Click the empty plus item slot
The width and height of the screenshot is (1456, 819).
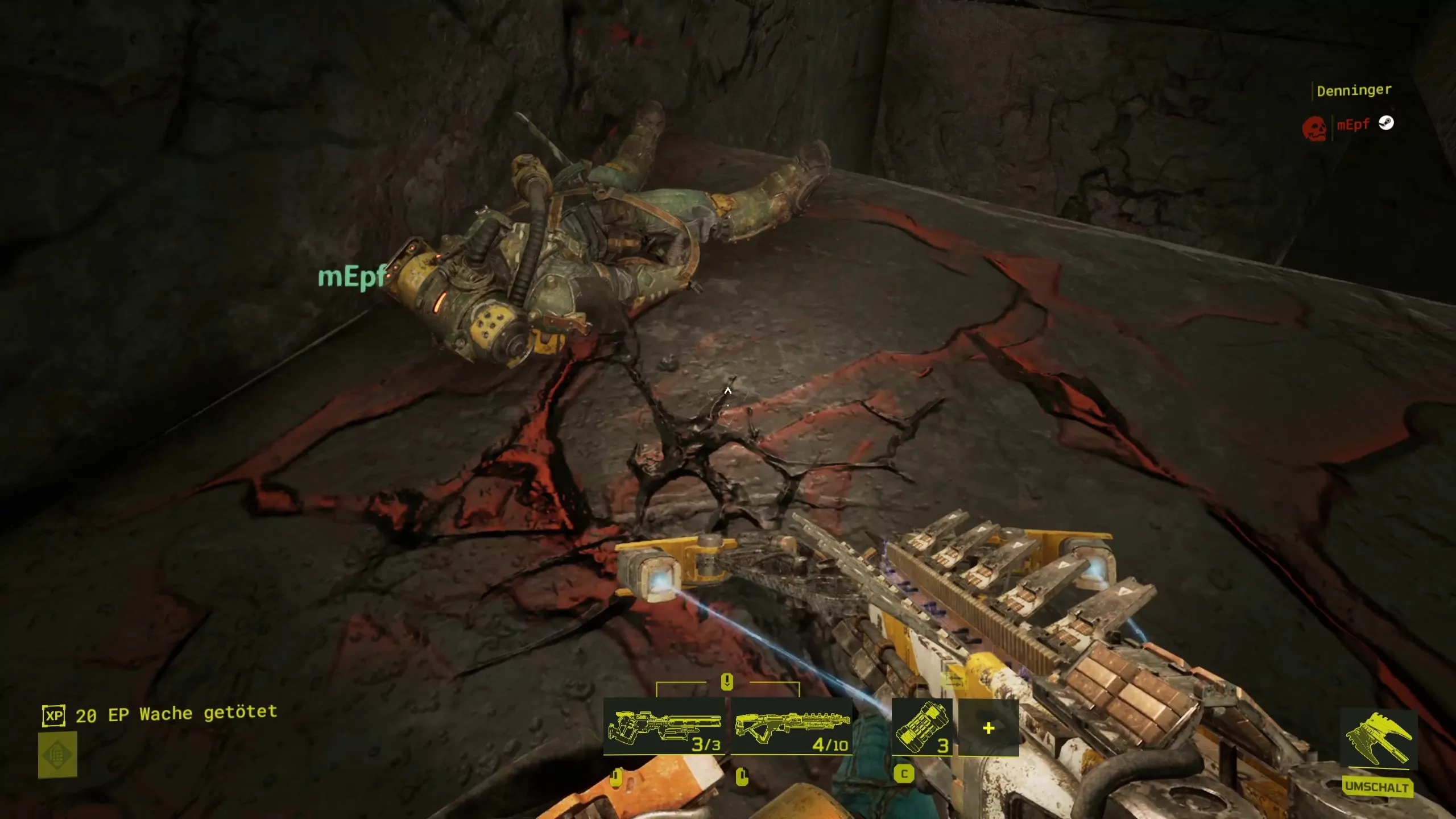coord(988,728)
